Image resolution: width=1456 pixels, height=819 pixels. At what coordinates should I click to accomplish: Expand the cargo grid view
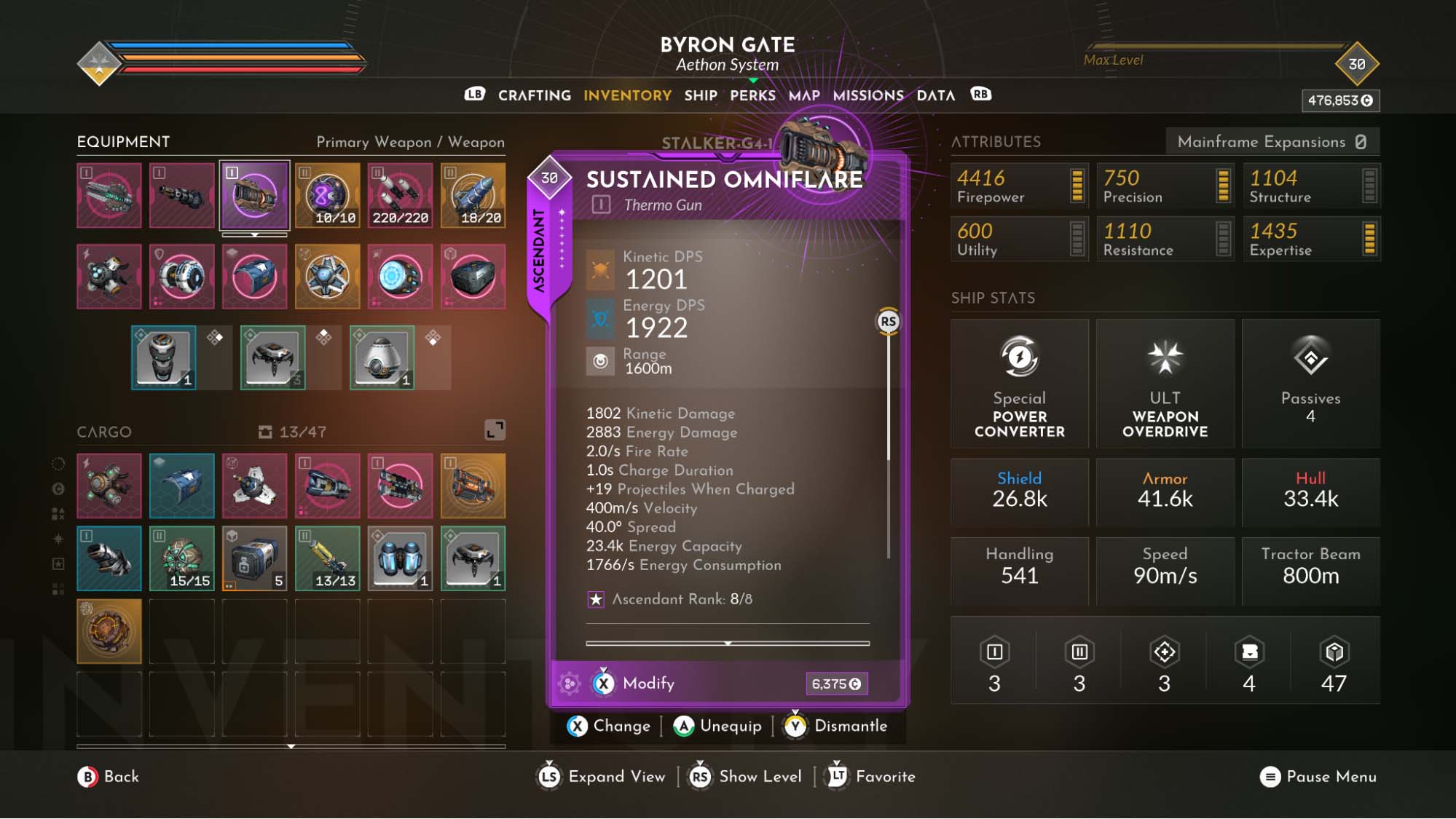point(495,430)
